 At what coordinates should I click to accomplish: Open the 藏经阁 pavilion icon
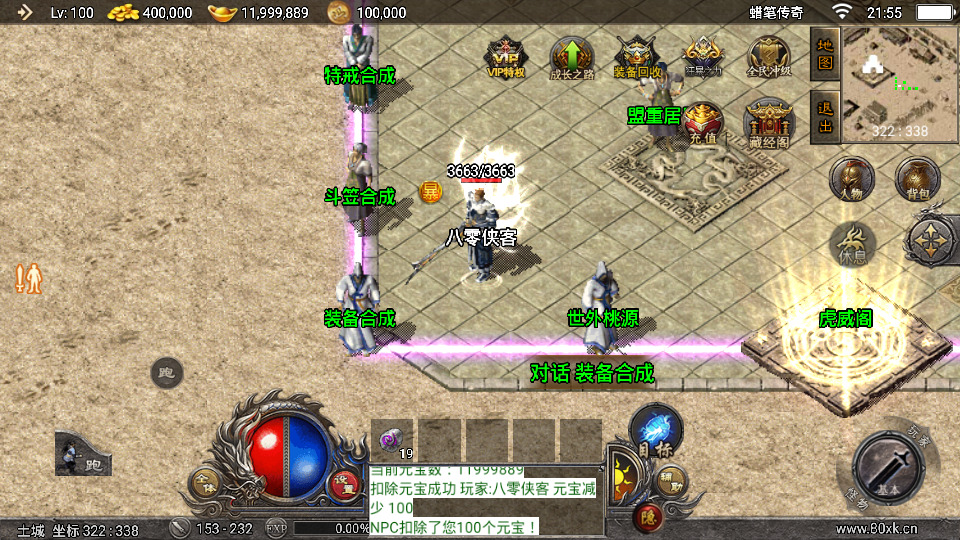tap(768, 124)
